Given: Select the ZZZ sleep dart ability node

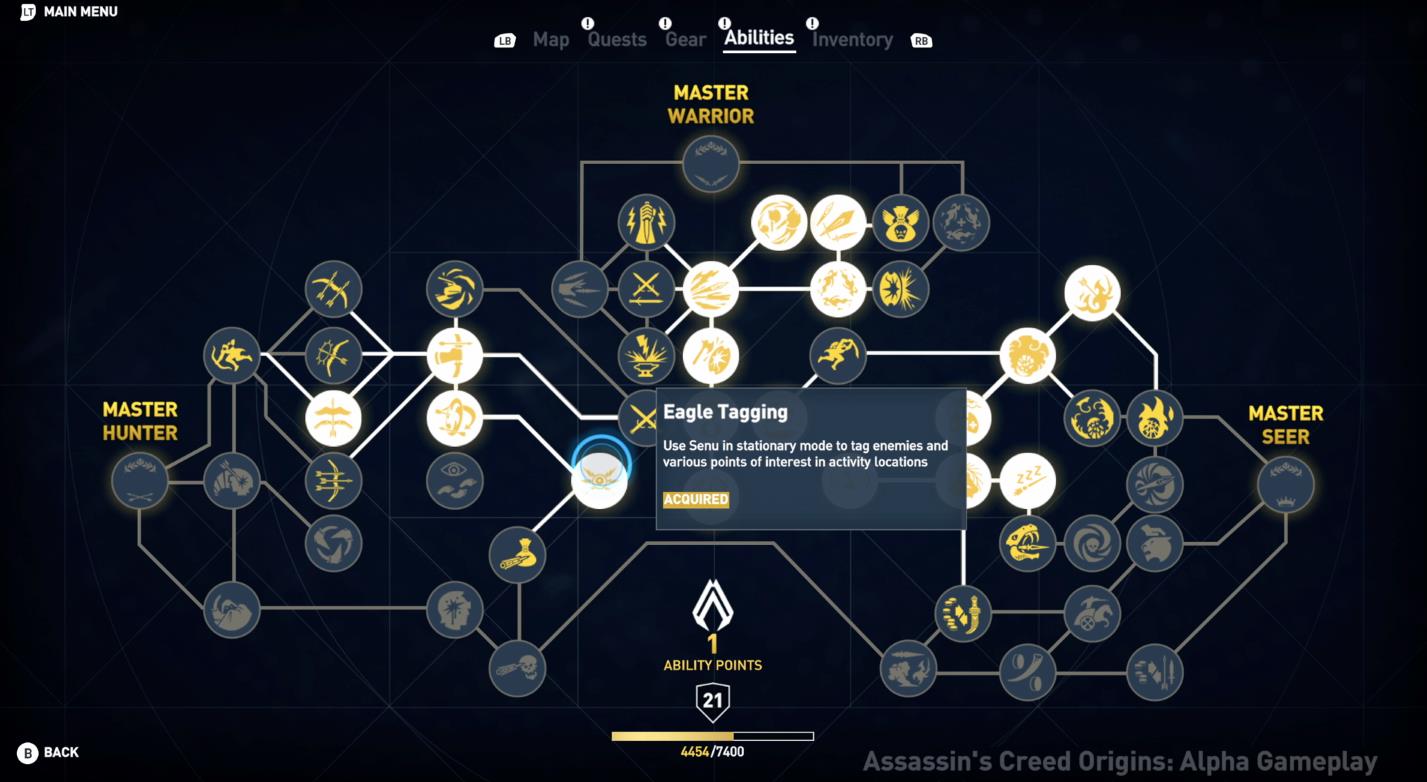Looking at the screenshot, I should click(1030, 480).
